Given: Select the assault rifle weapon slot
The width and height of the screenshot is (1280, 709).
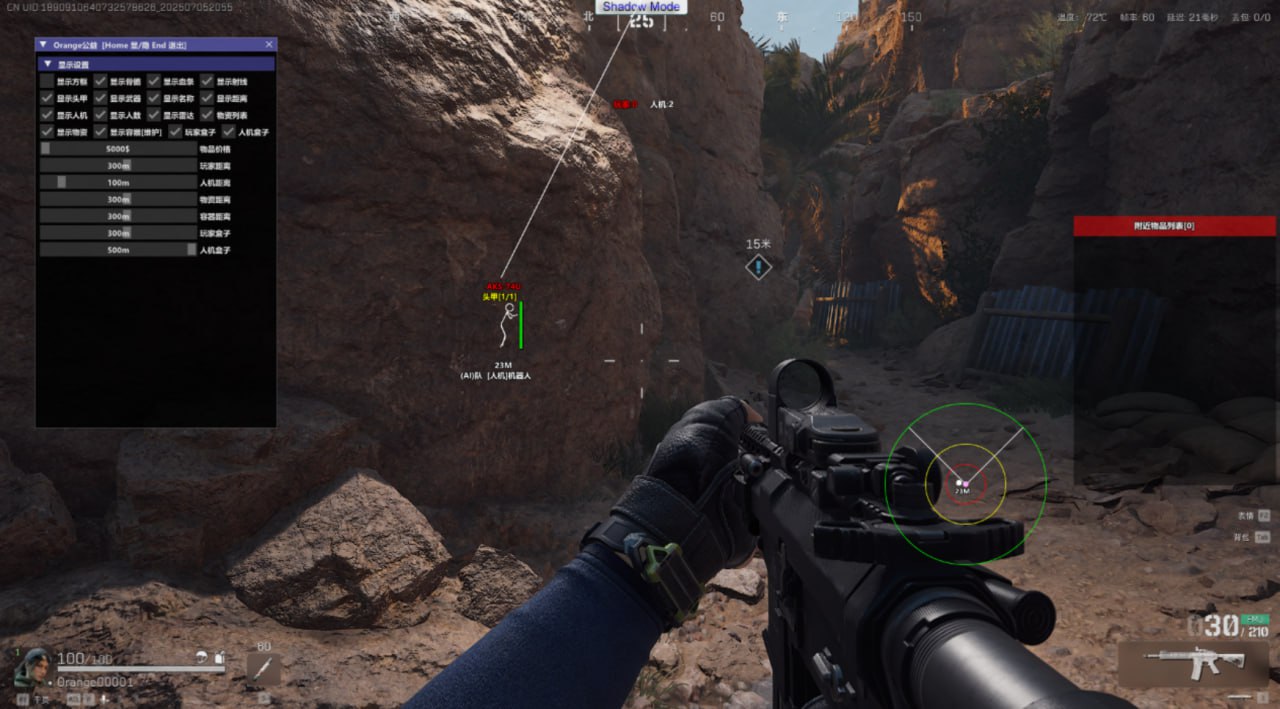Looking at the screenshot, I should click(x=1195, y=663).
